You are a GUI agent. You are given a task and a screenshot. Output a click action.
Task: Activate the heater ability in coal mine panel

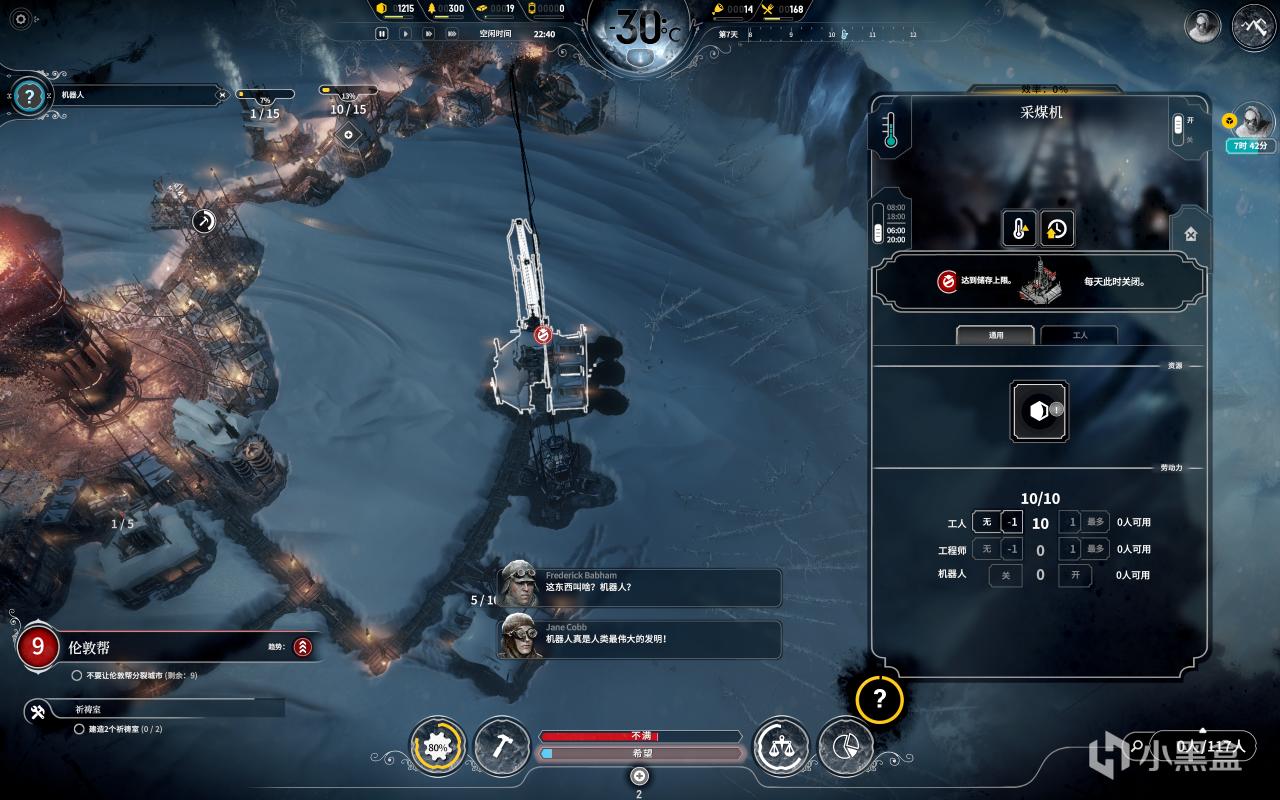[x=1019, y=229]
